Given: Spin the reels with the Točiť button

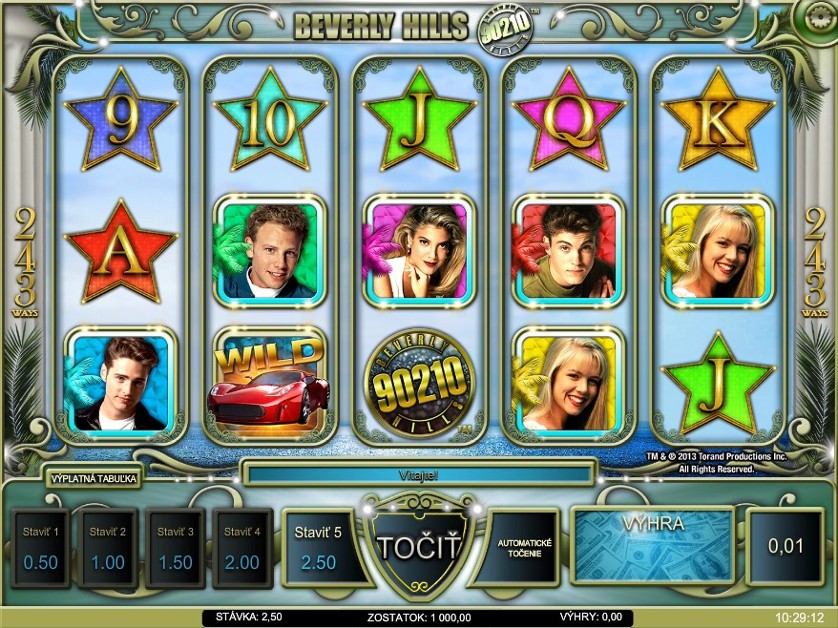Looking at the screenshot, I should click(x=418, y=548).
